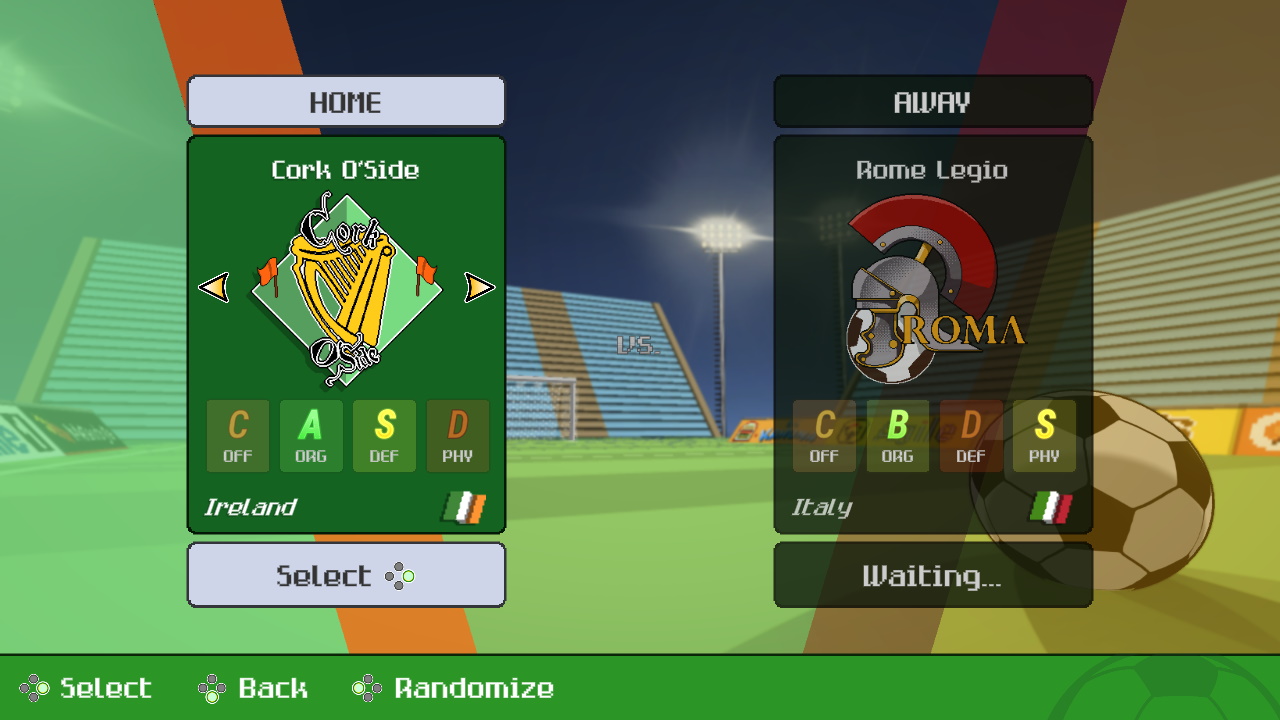Click Randomize in the bottom bar
Image resolution: width=1280 pixels, height=720 pixels.
click(470, 689)
